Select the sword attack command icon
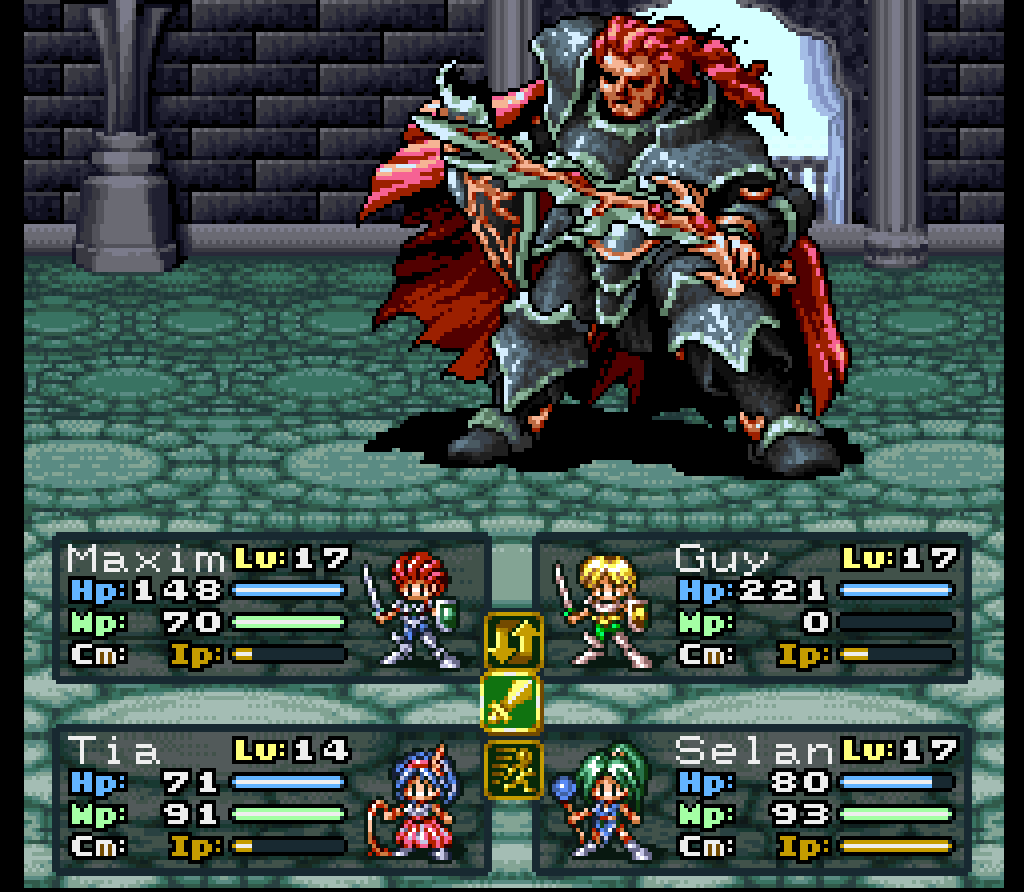 tap(511, 704)
